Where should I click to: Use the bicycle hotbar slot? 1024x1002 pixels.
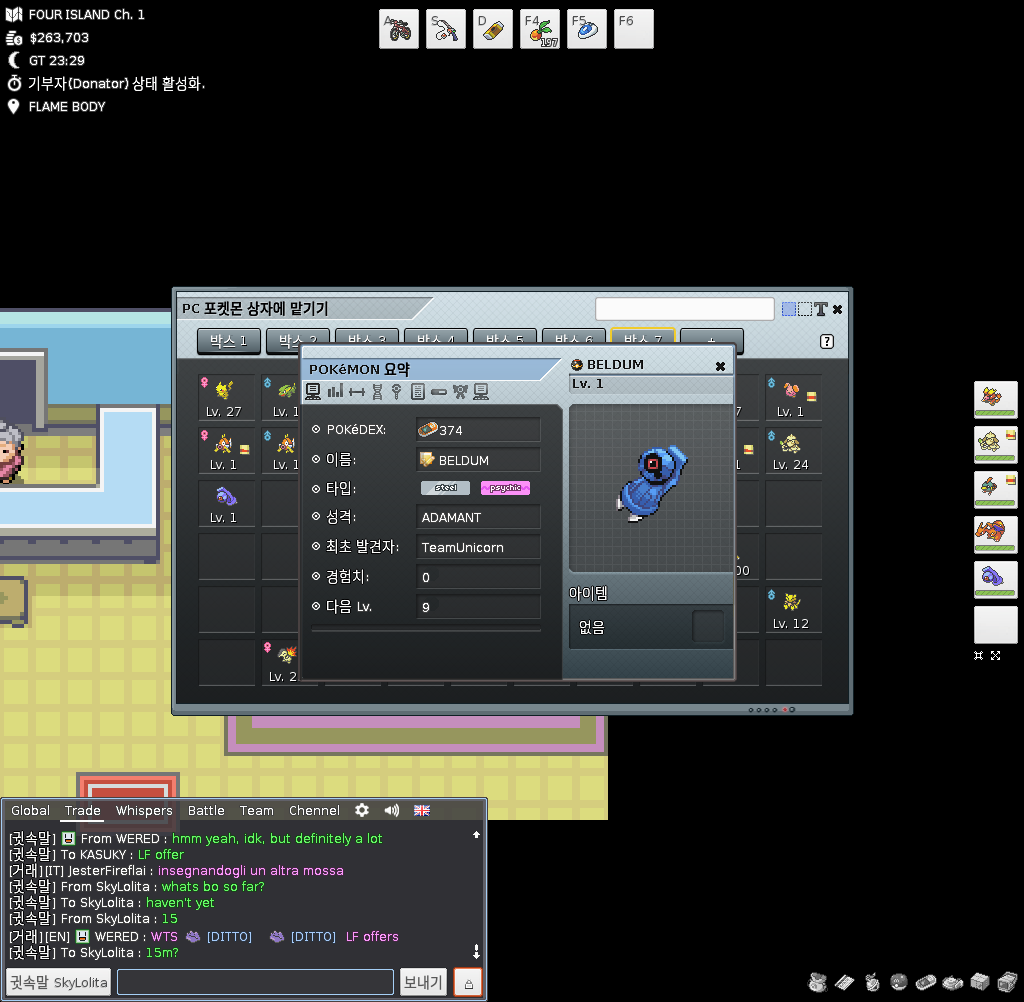(399, 29)
